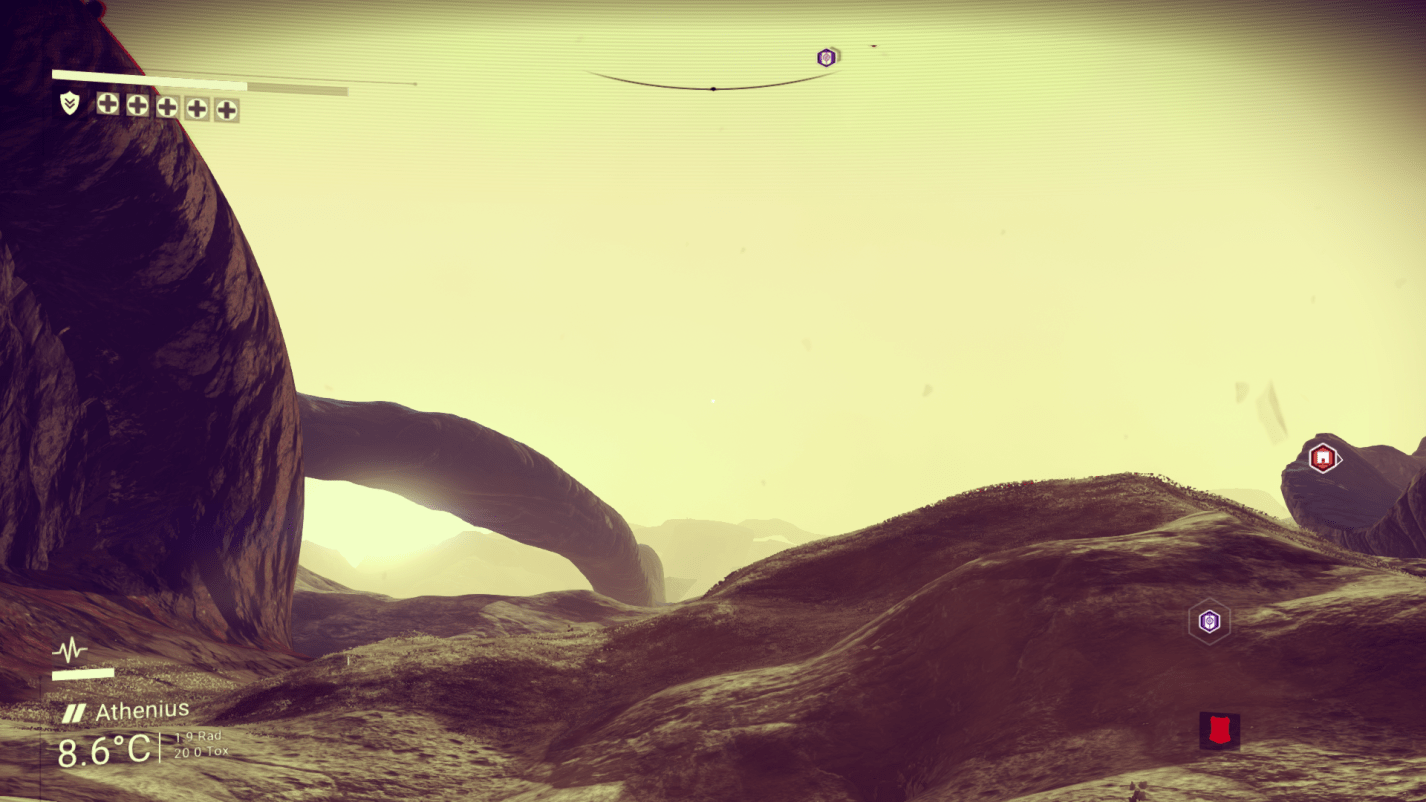Select the Athenius planet name label
The image size is (1426, 802).
[x=143, y=709]
